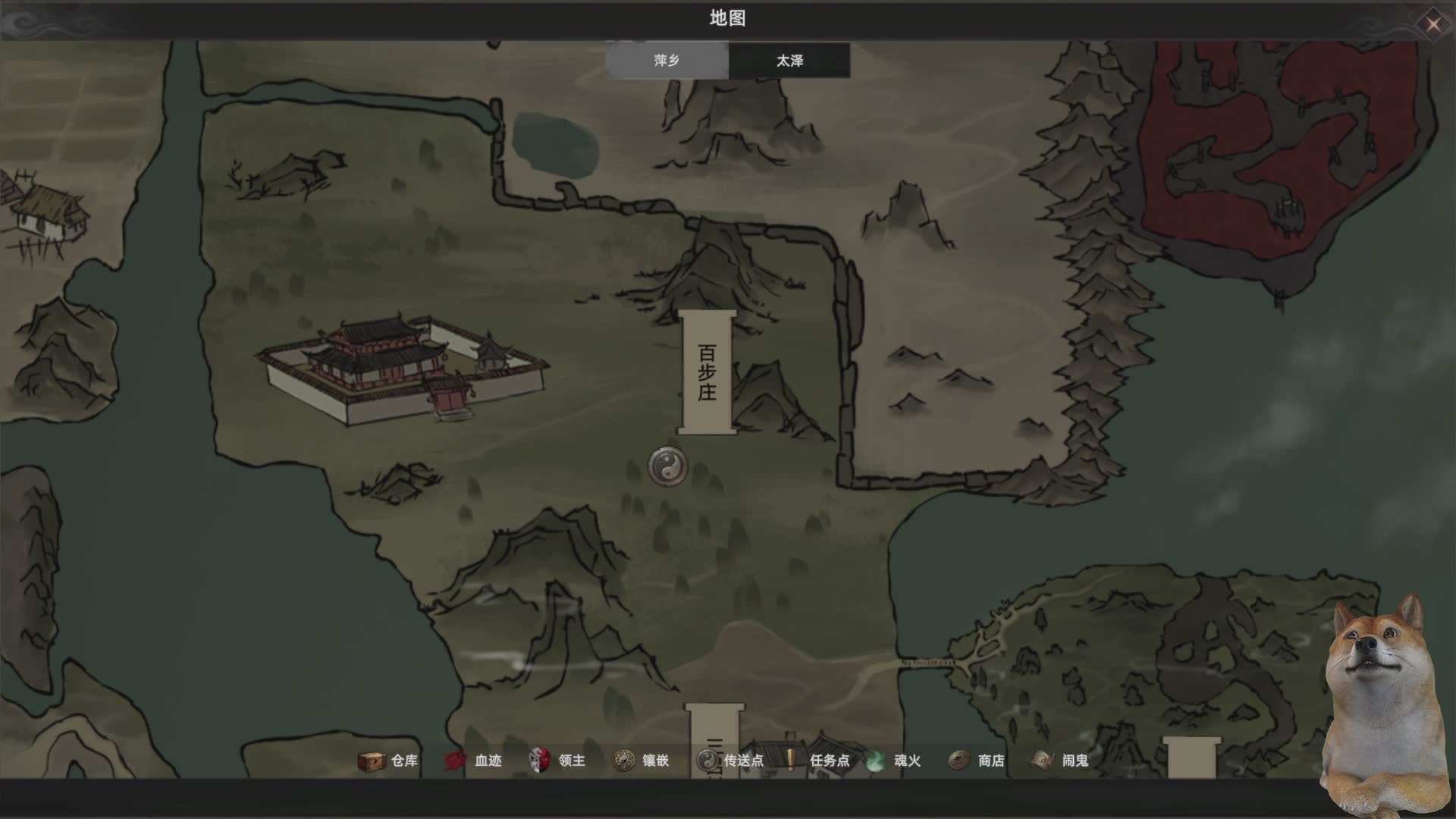The image size is (1456, 819).
Task: Click the 百步庄 location banner
Action: point(707,372)
